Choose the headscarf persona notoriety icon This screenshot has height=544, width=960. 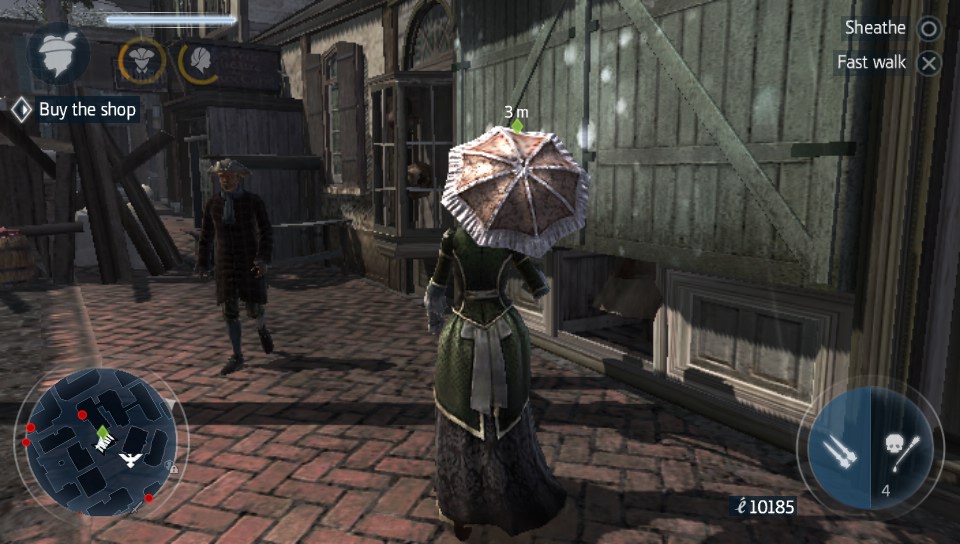pos(202,61)
